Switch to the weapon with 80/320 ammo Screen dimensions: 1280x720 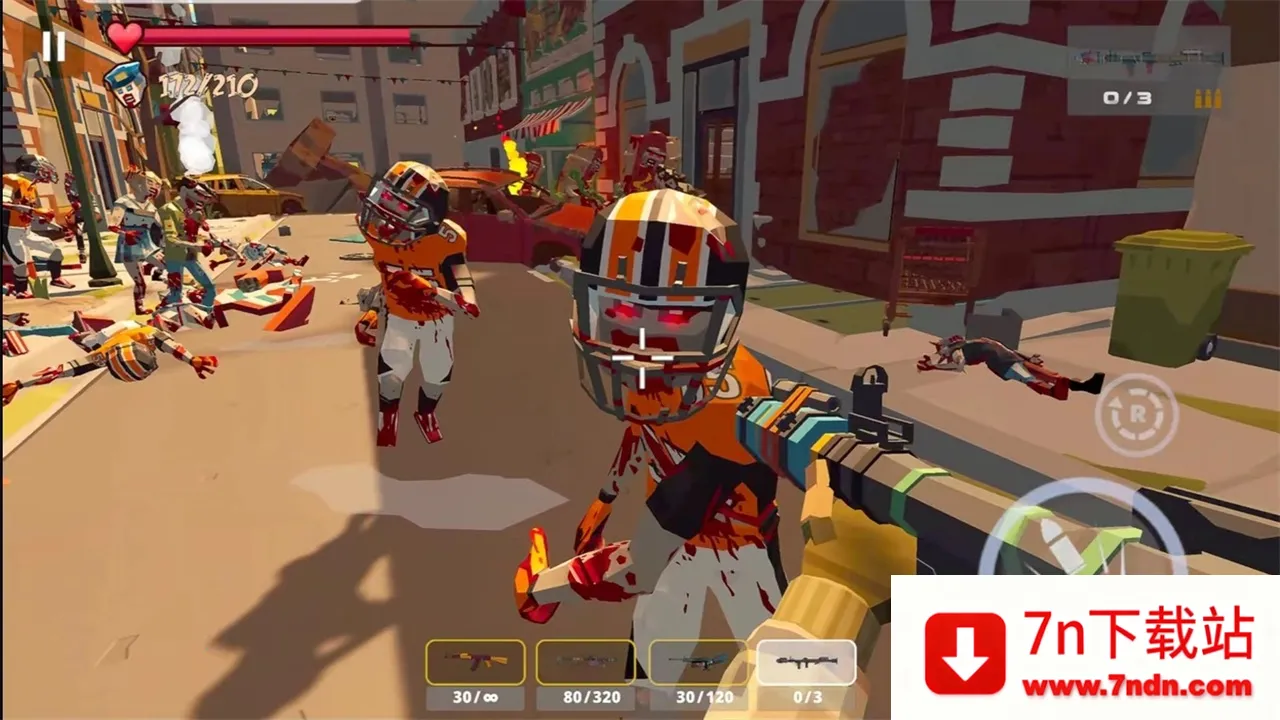(x=585, y=662)
